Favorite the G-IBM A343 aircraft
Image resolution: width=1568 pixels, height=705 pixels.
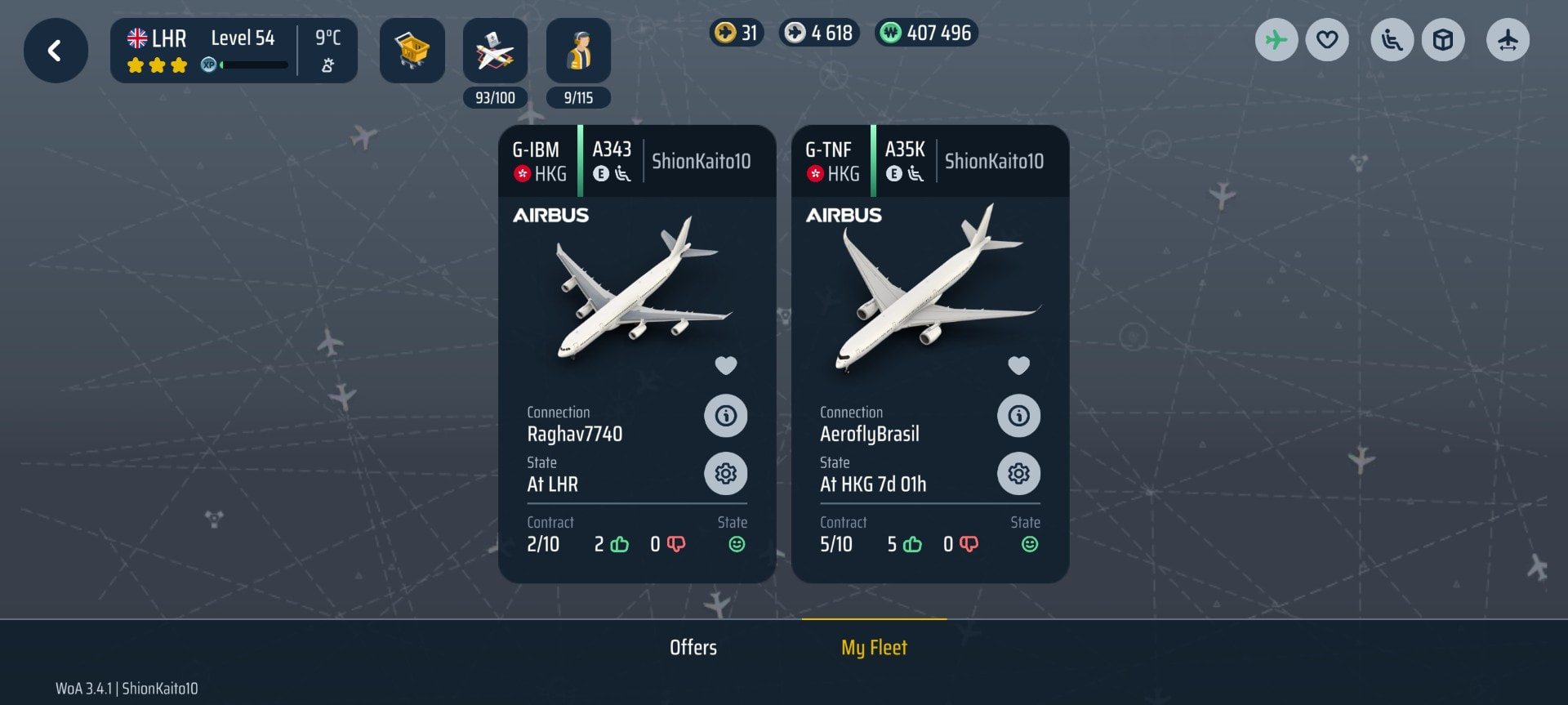[x=726, y=365]
